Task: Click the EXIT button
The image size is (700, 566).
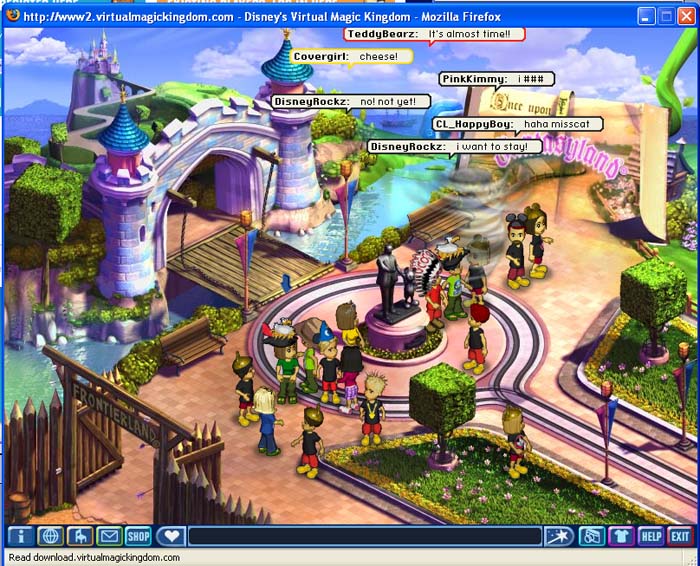Action: coord(680,536)
